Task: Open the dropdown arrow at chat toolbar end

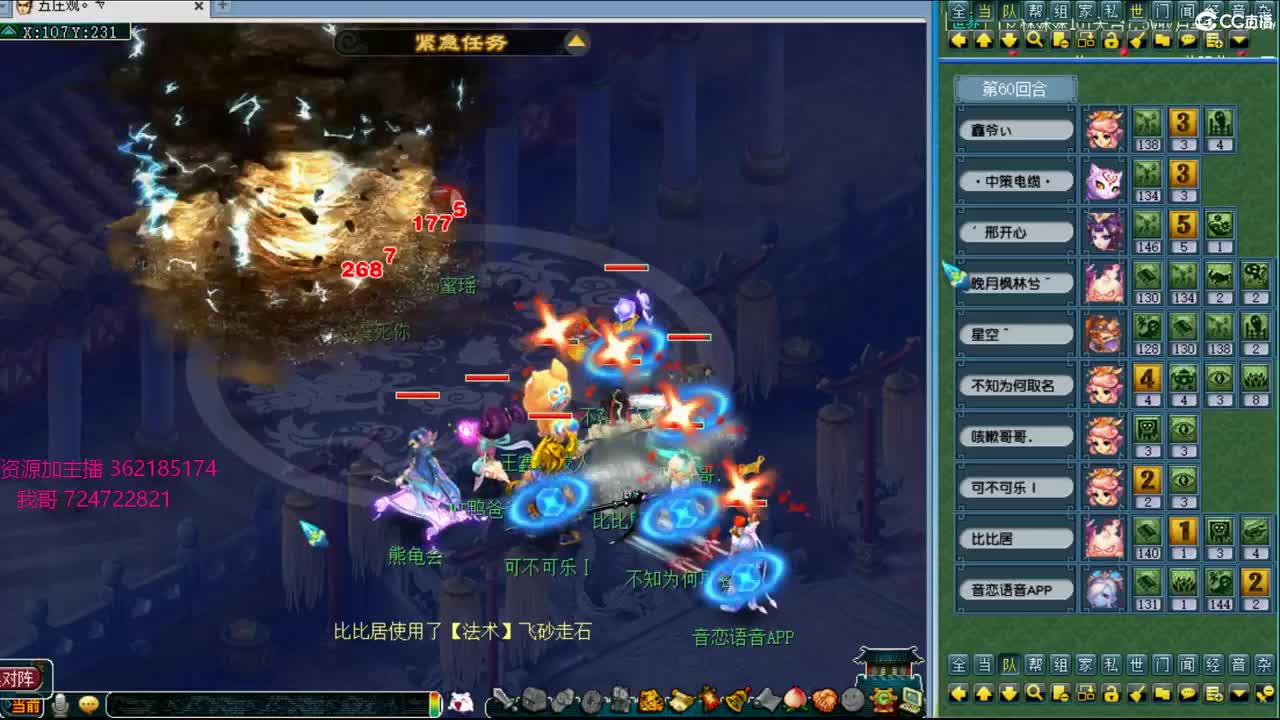Action: tap(1240, 40)
